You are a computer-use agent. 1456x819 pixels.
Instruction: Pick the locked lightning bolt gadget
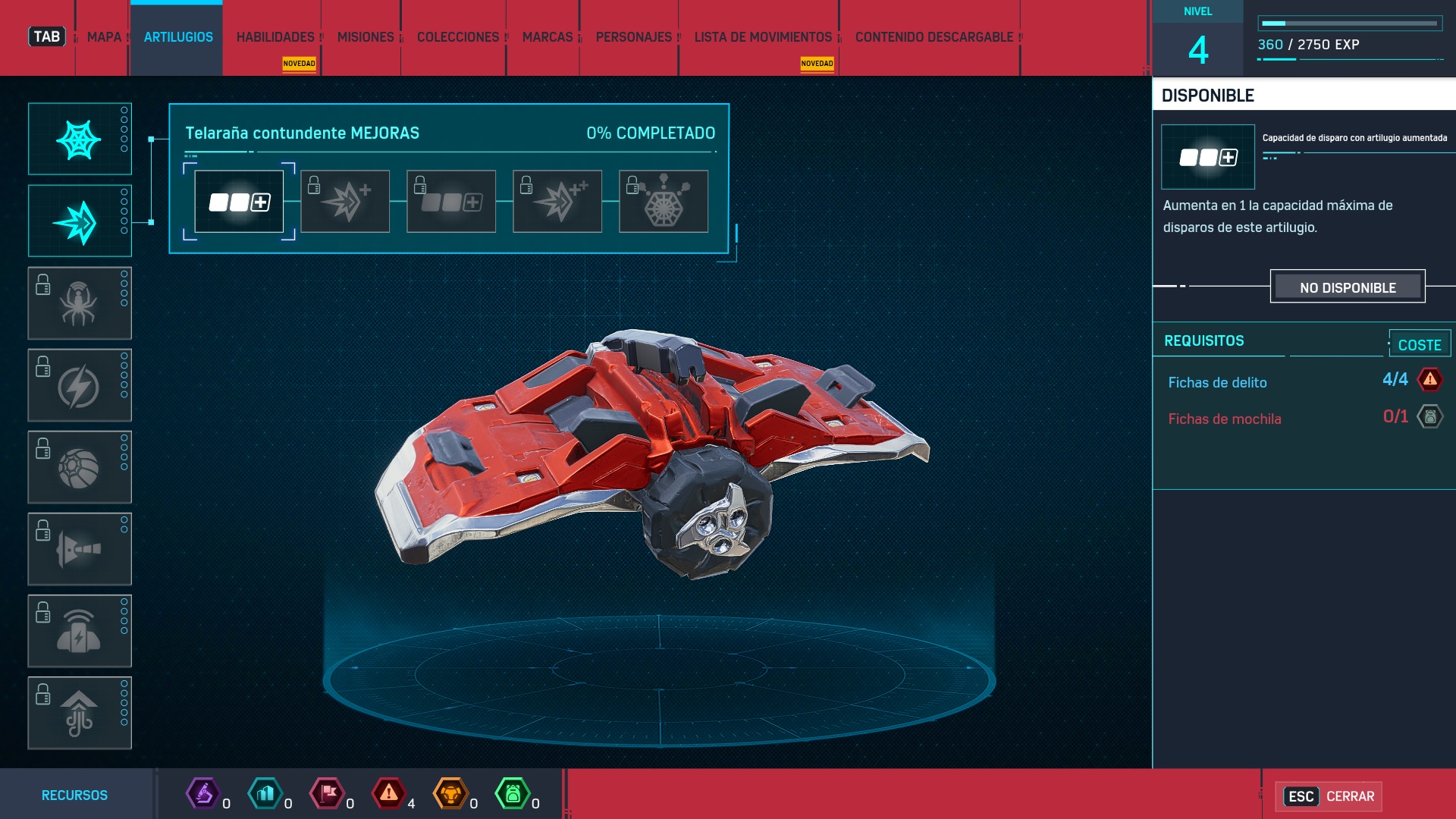(80, 385)
